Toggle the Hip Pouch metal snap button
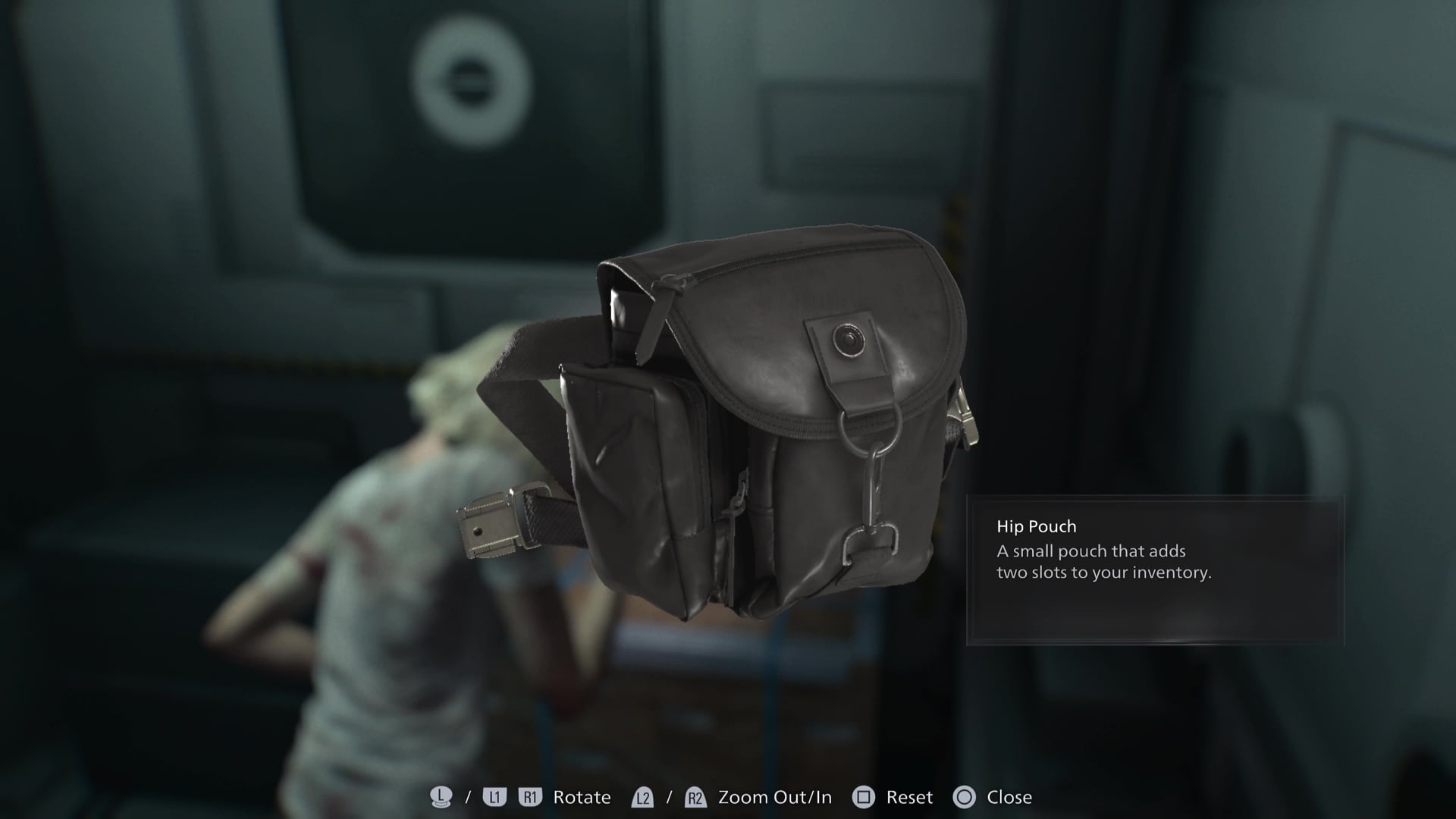 (849, 340)
